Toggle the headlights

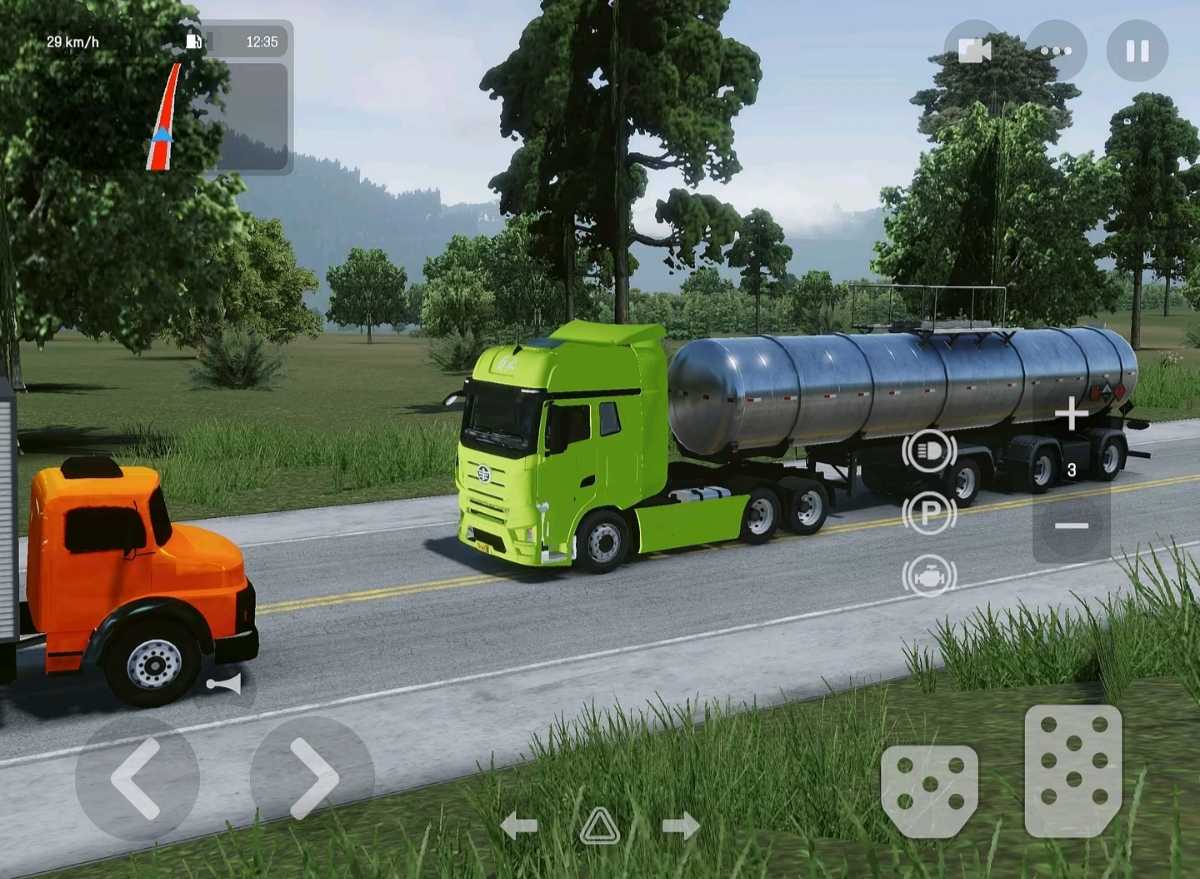tap(929, 451)
